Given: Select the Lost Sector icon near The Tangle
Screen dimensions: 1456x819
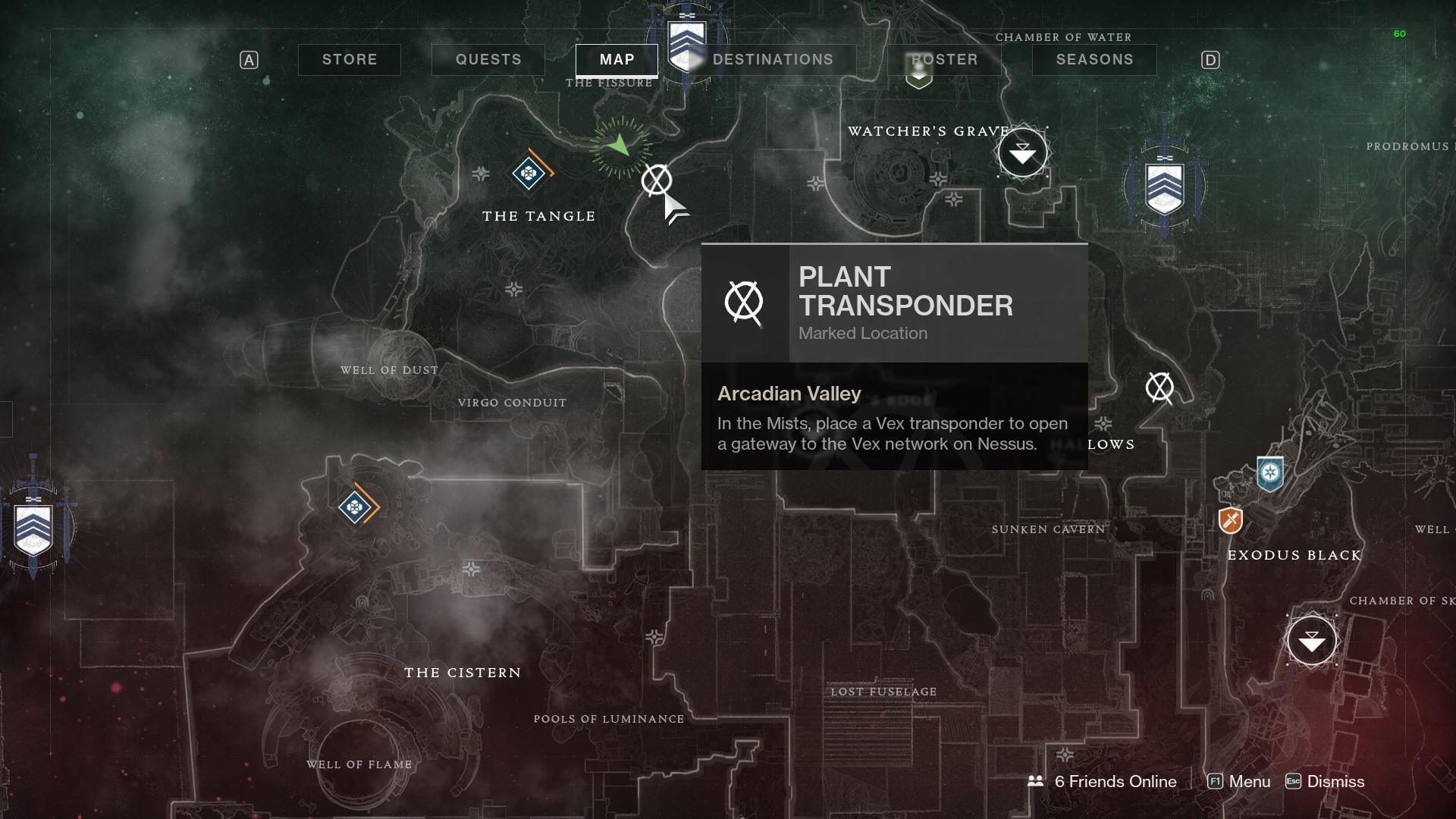Looking at the screenshot, I should tap(529, 174).
